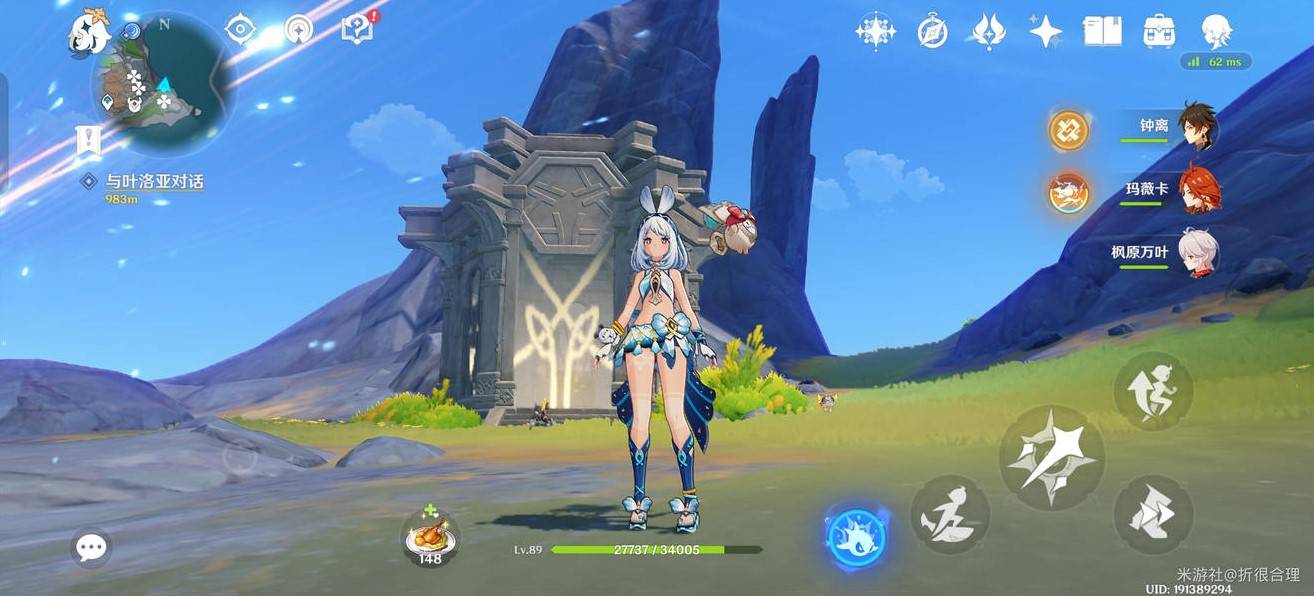Open the compass events icon
The width and height of the screenshot is (1314, 596).
click(933, 32)
